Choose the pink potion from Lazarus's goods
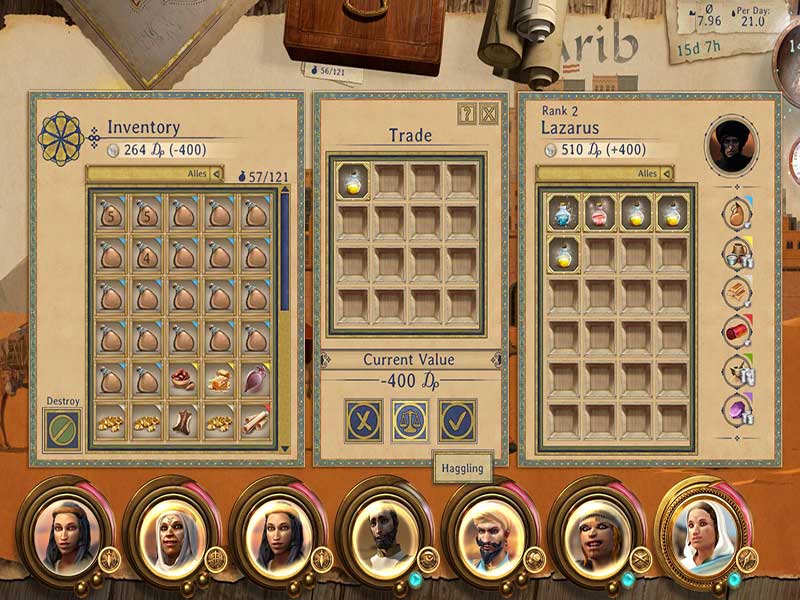The image size is (800, 600). [600, 212]
